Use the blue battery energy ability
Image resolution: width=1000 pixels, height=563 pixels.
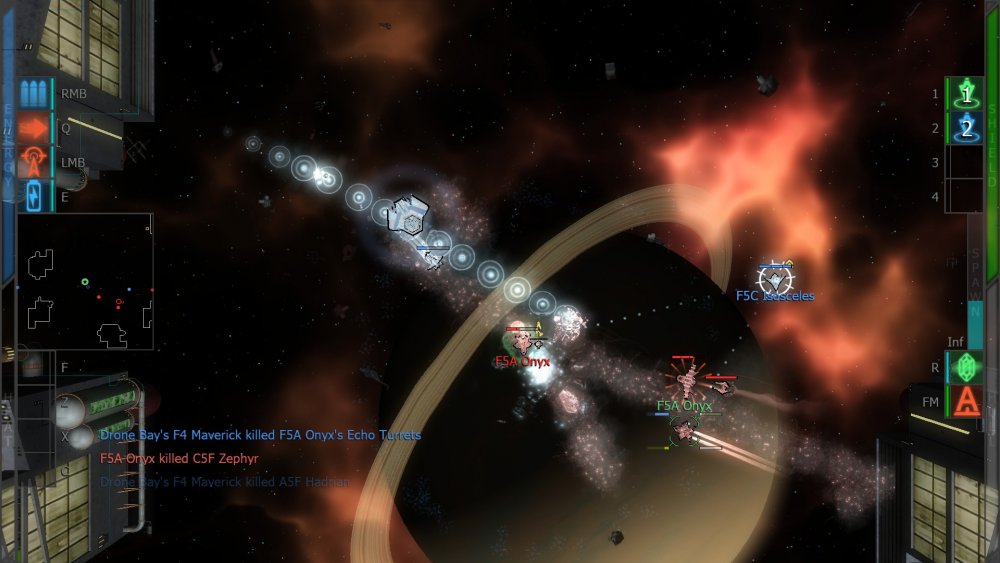point(34,195)
